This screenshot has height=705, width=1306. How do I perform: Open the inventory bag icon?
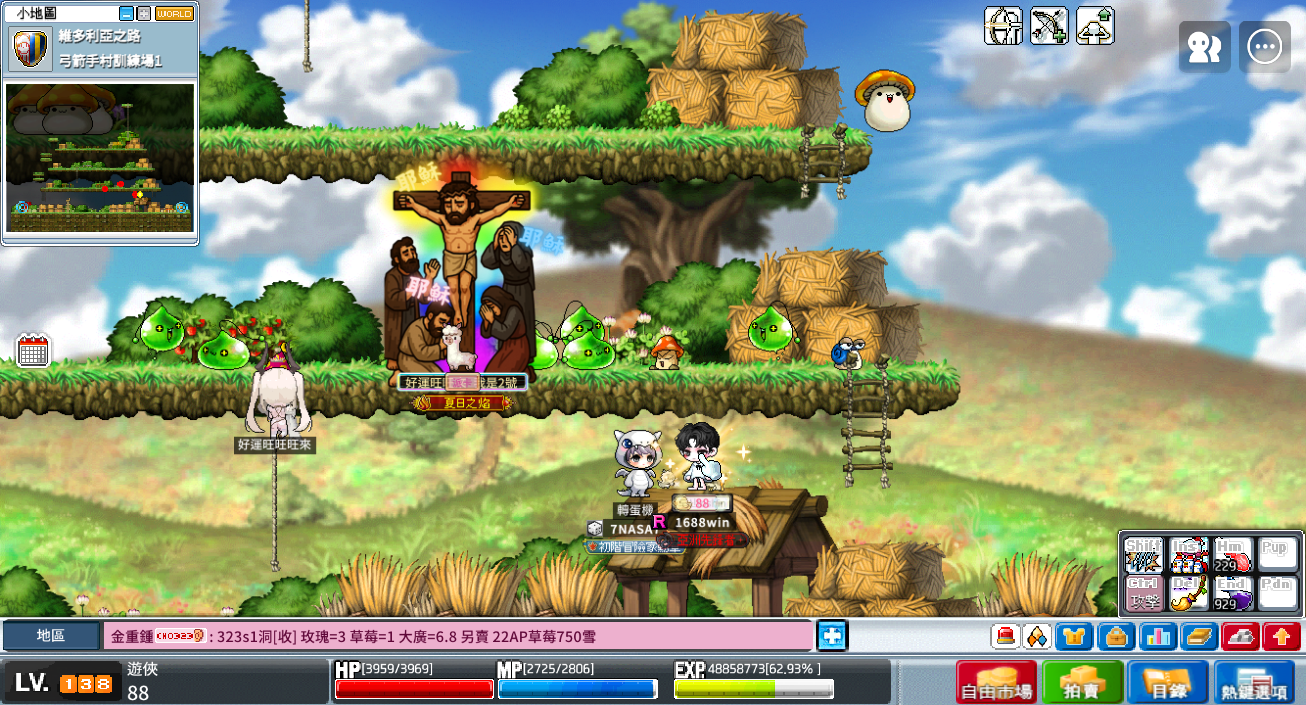[x=1116, y=636]
